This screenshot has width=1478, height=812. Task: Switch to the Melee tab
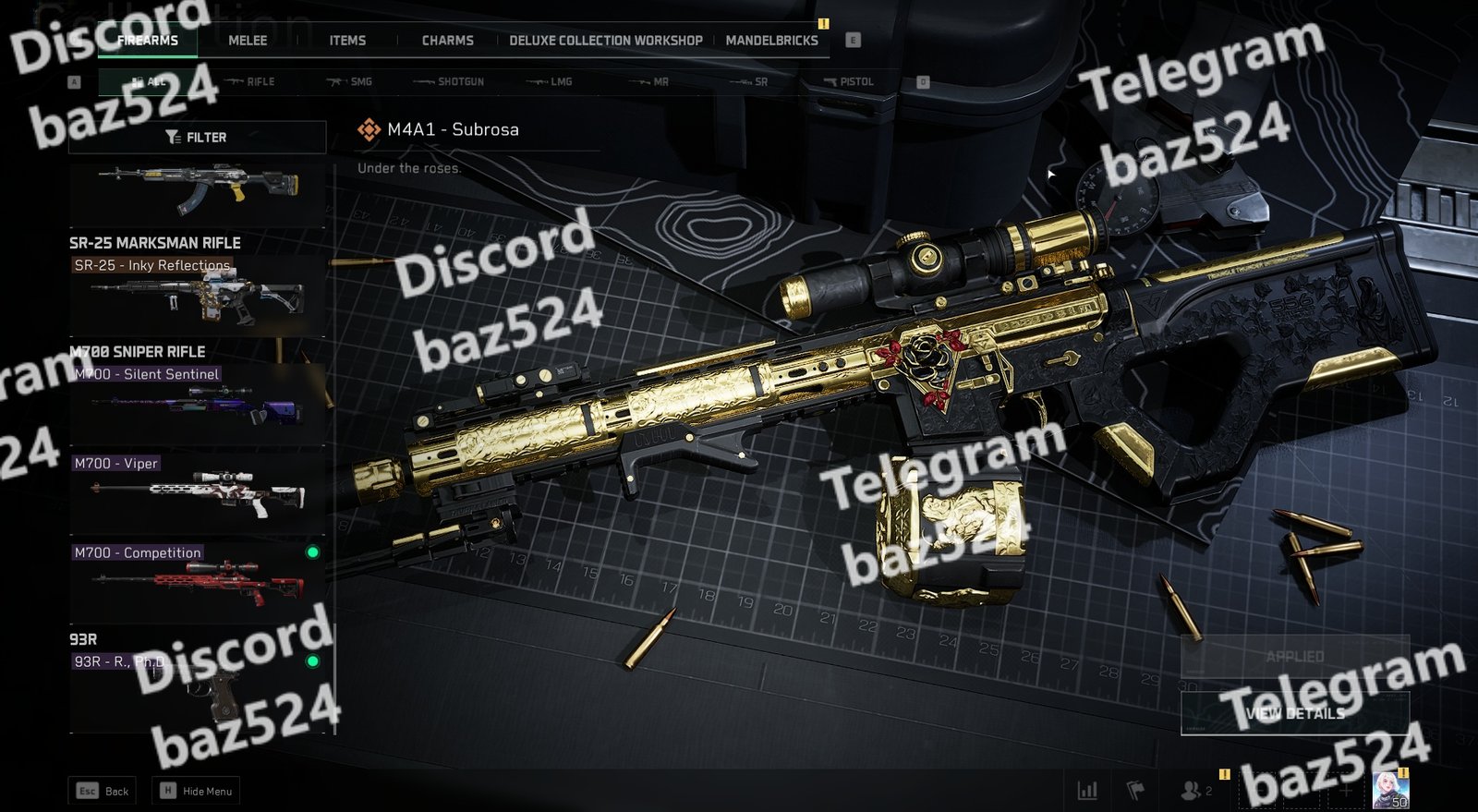pos(248,41)
